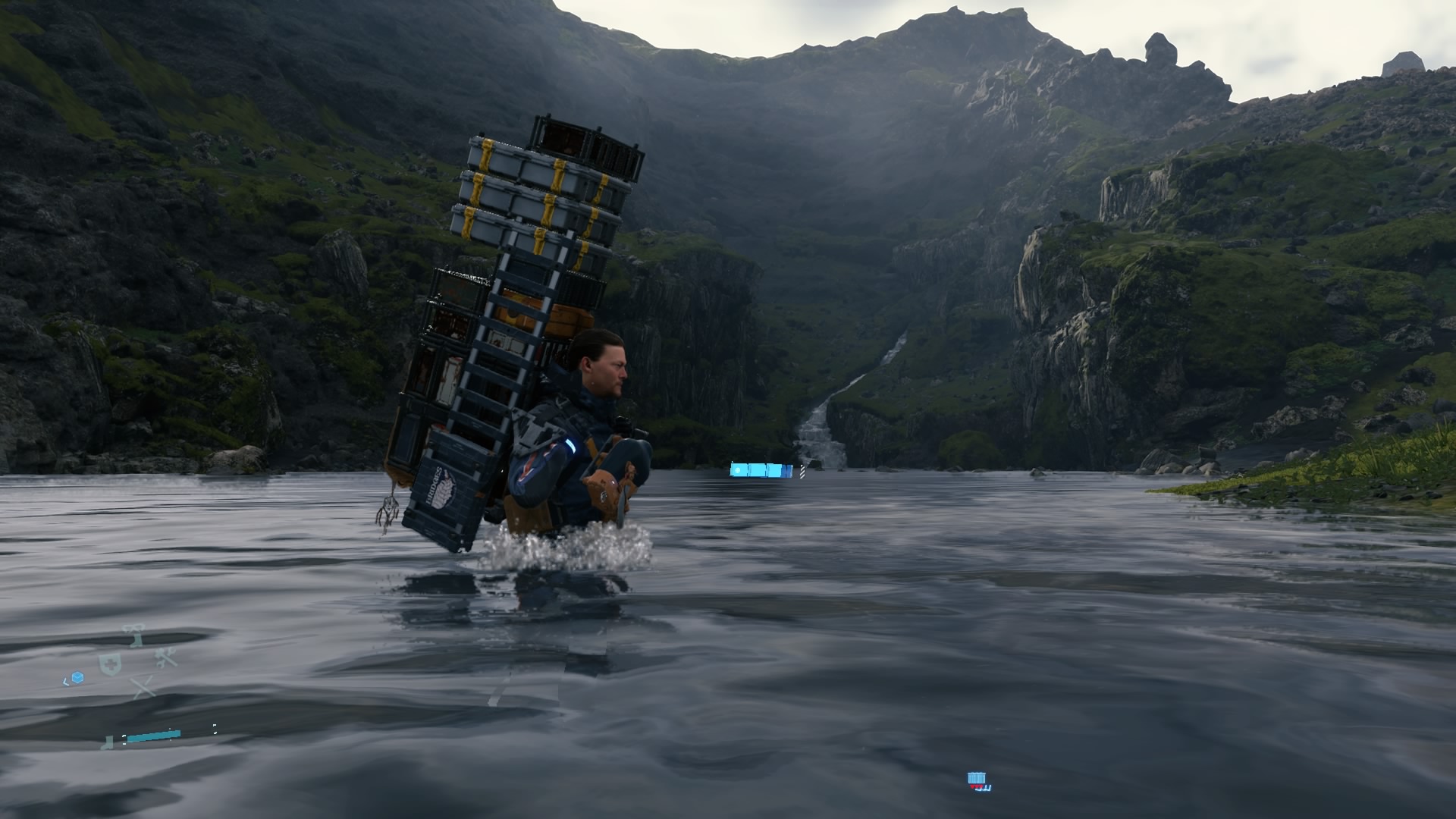Click the blue cargo cube icon
The image size is (1456, 819).
pos(77,677)
